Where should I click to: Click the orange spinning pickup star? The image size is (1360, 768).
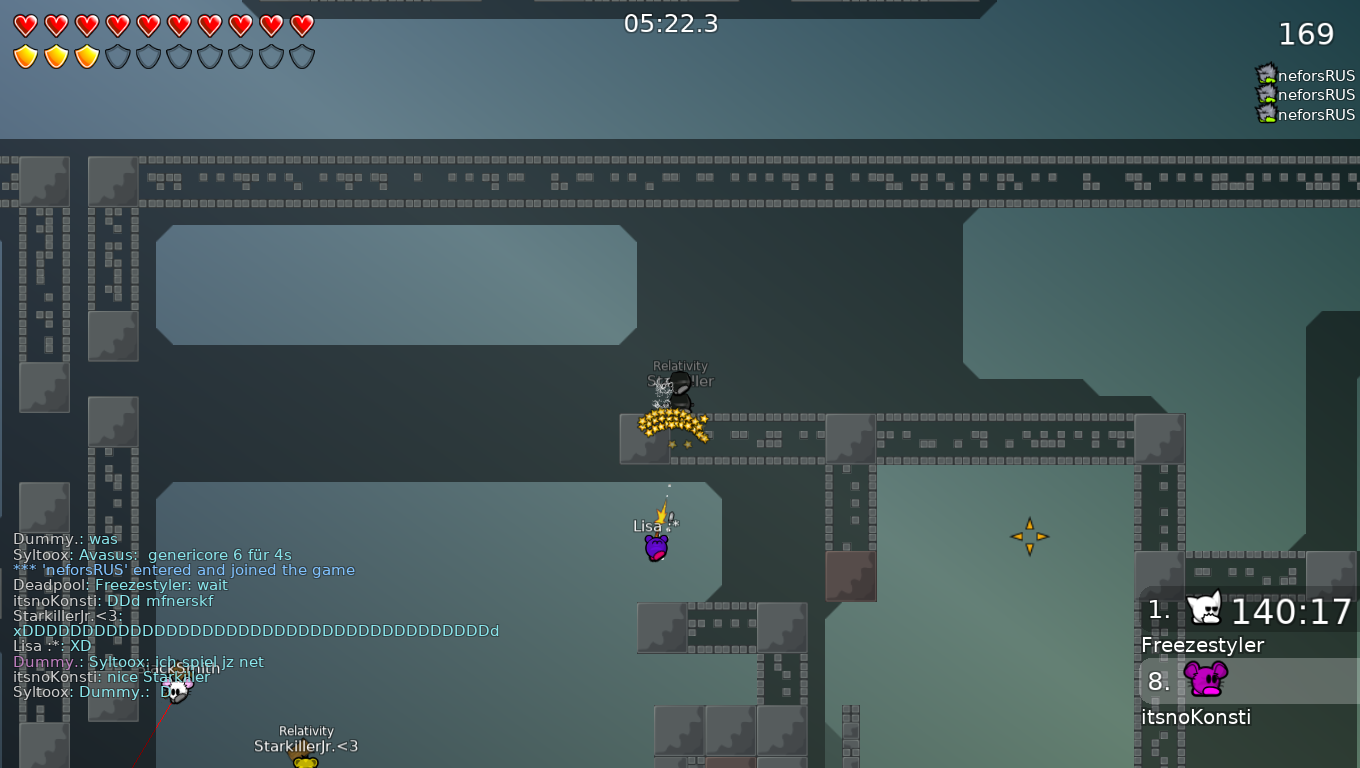click(1029, 537)
